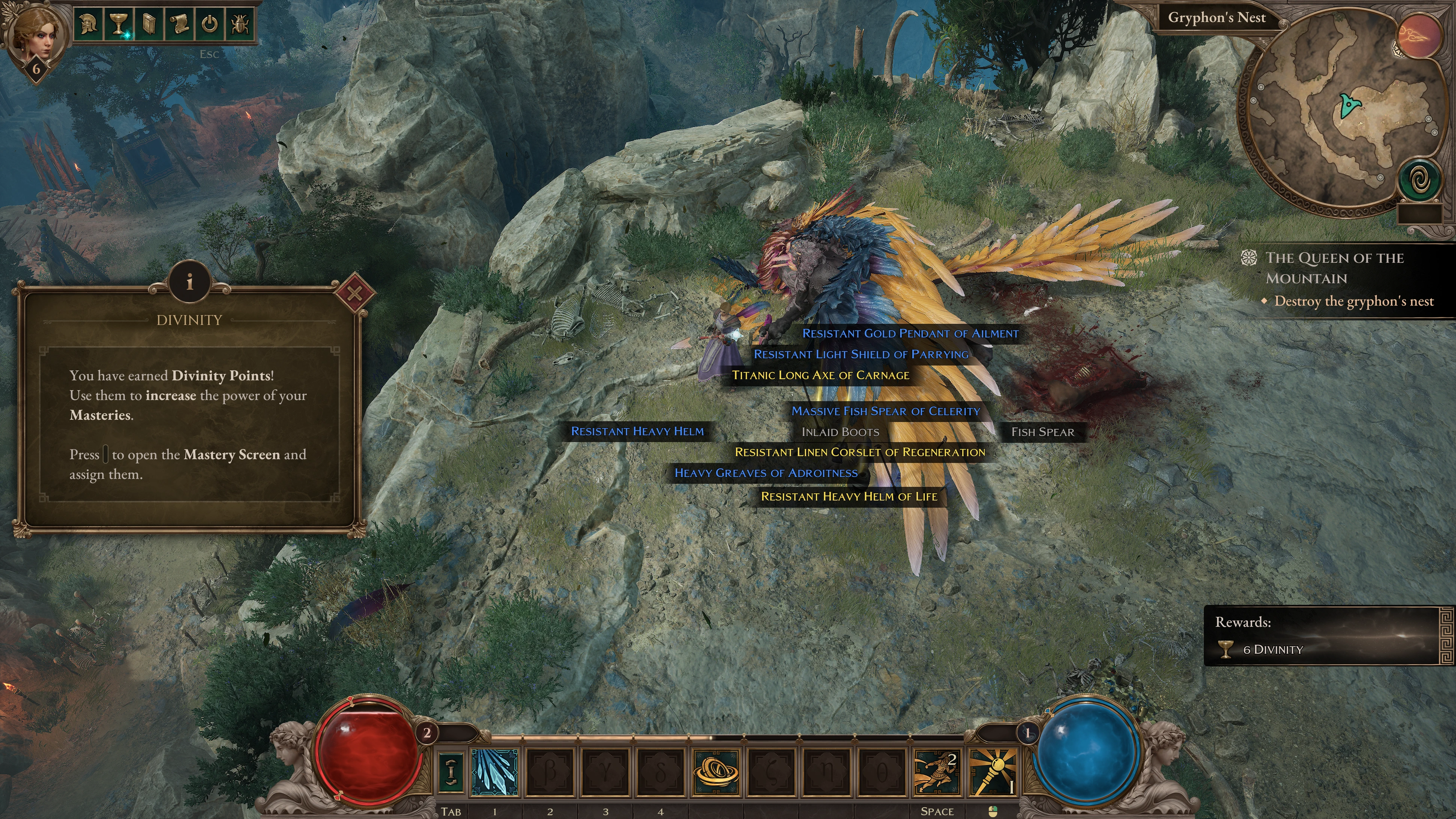Open the book journal icon

click(149, 24)
